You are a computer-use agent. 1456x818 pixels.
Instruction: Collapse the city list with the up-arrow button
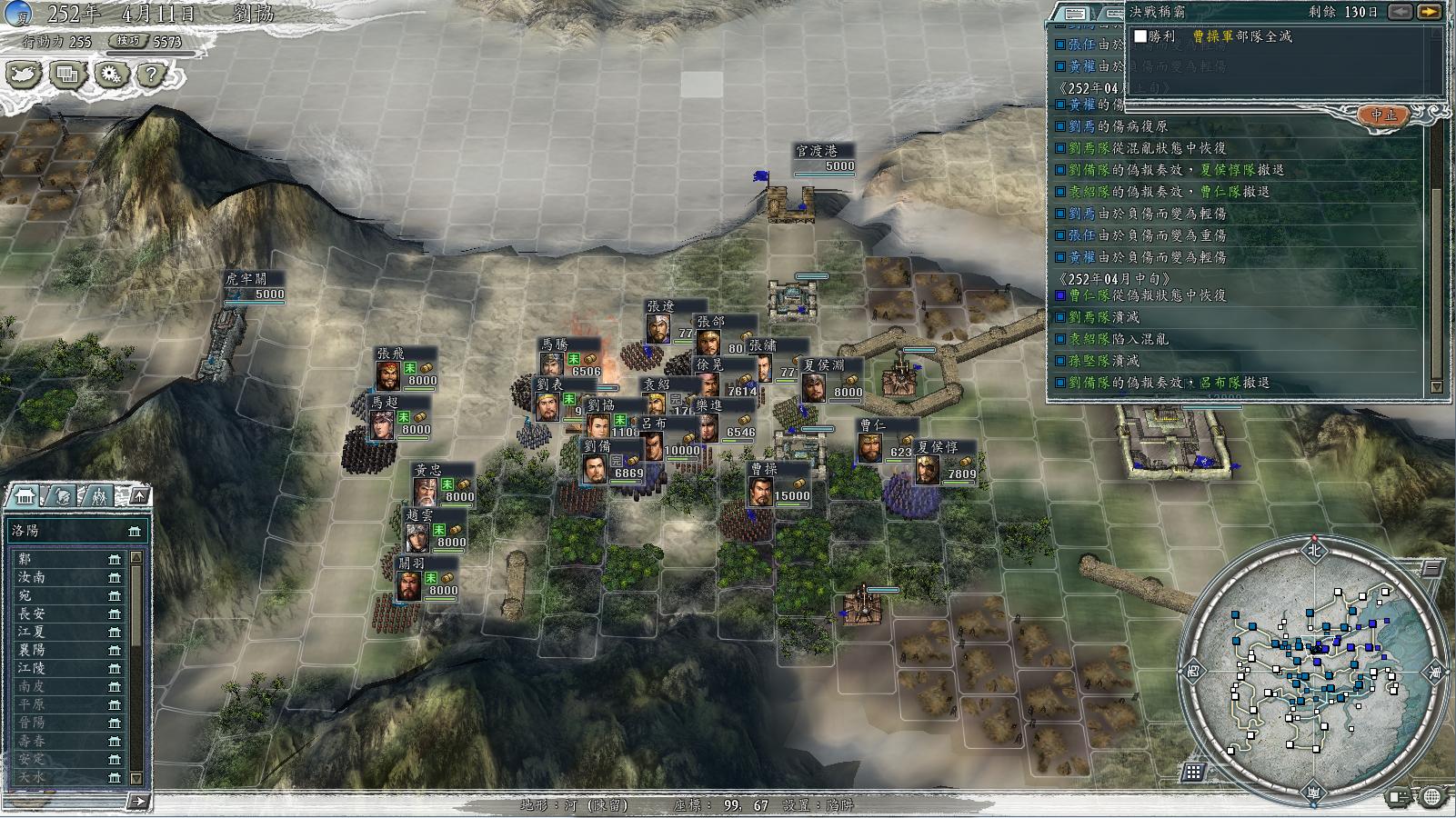click(139, 495)
